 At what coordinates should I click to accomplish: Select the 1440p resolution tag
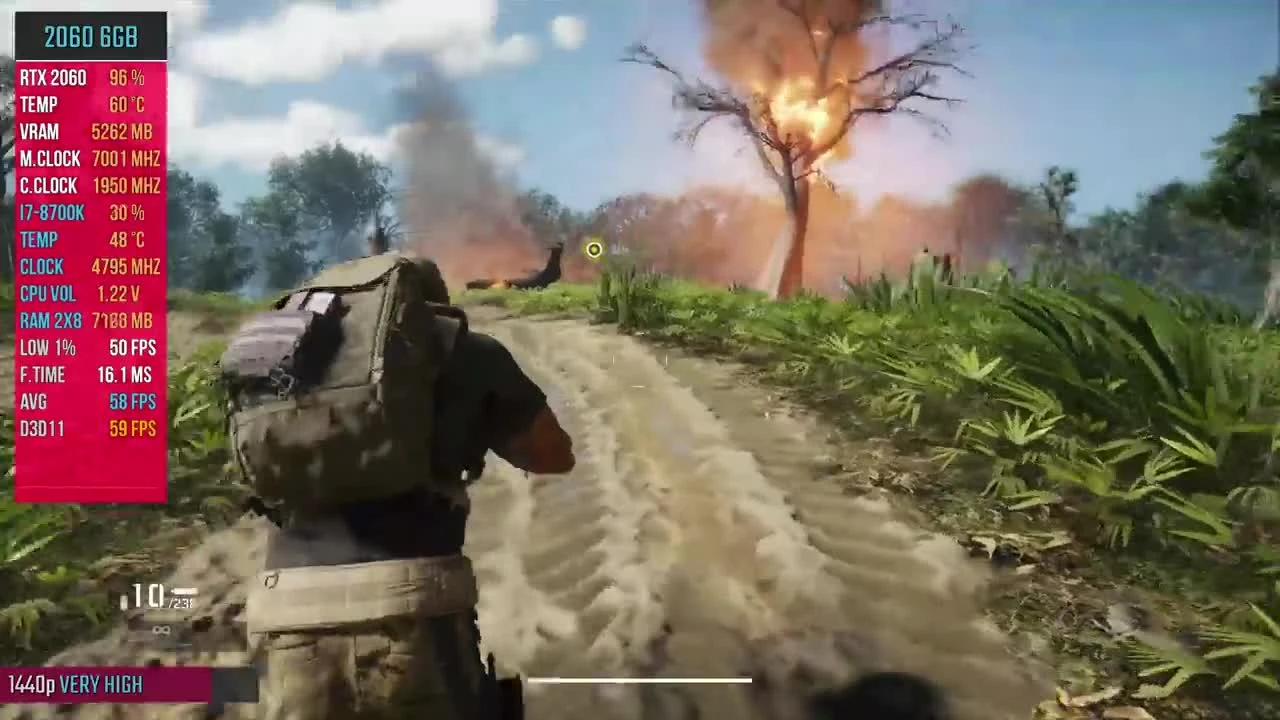[30, 684]
